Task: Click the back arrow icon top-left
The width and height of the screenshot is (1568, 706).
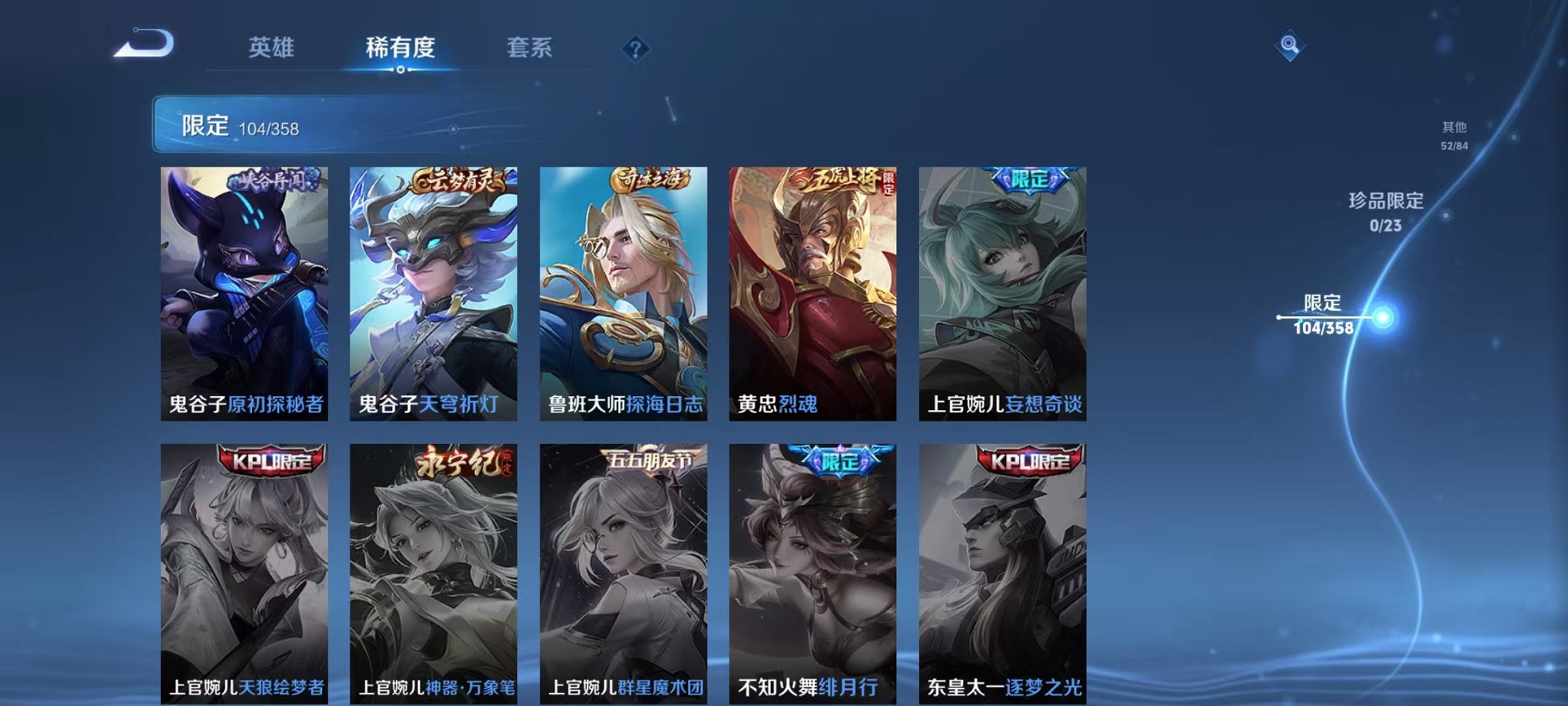Action: click(143, 46)
